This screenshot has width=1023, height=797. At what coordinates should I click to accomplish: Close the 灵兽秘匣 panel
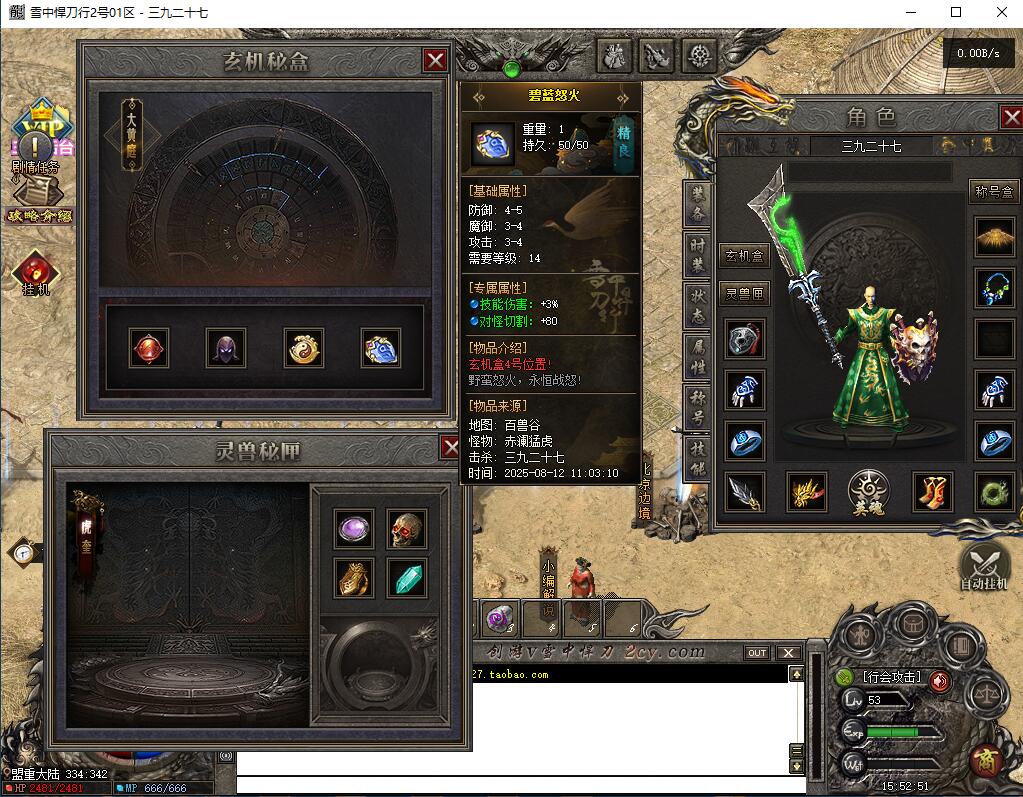click(x=451, y=447)
